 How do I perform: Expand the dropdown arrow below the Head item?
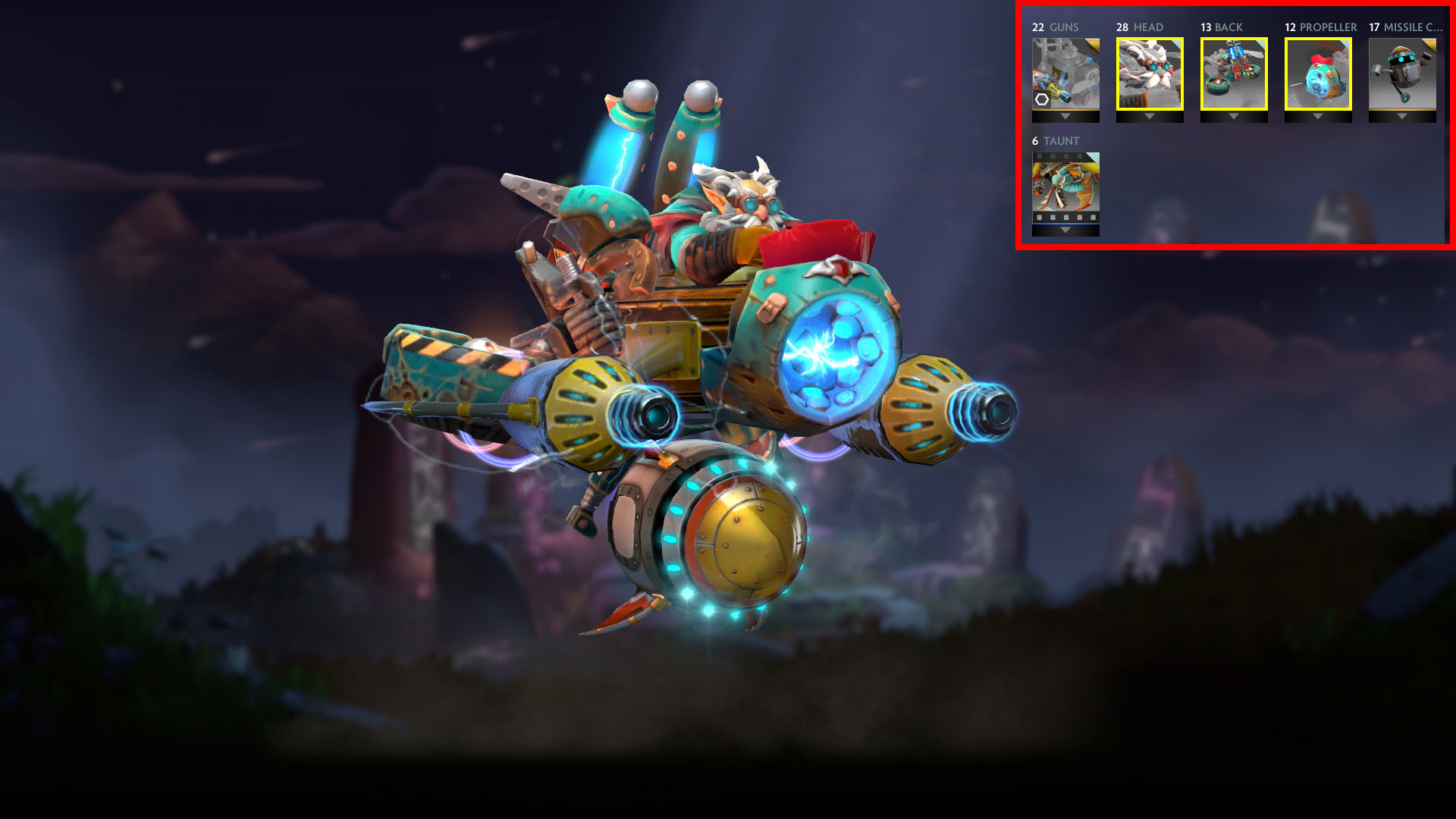pos(1149,118)
